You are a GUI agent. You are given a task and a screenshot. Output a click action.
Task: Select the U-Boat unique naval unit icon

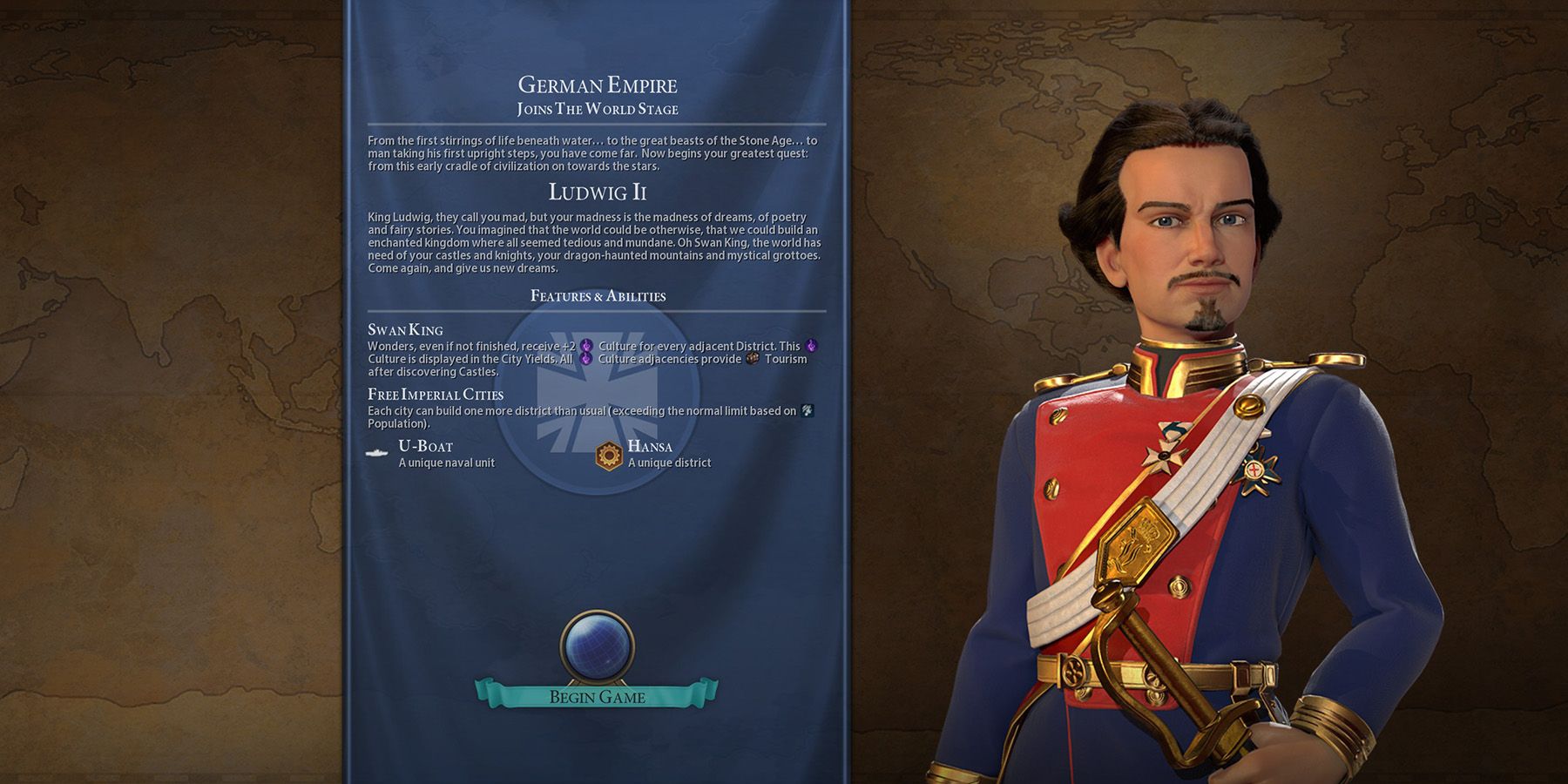(x=377, y=454)
